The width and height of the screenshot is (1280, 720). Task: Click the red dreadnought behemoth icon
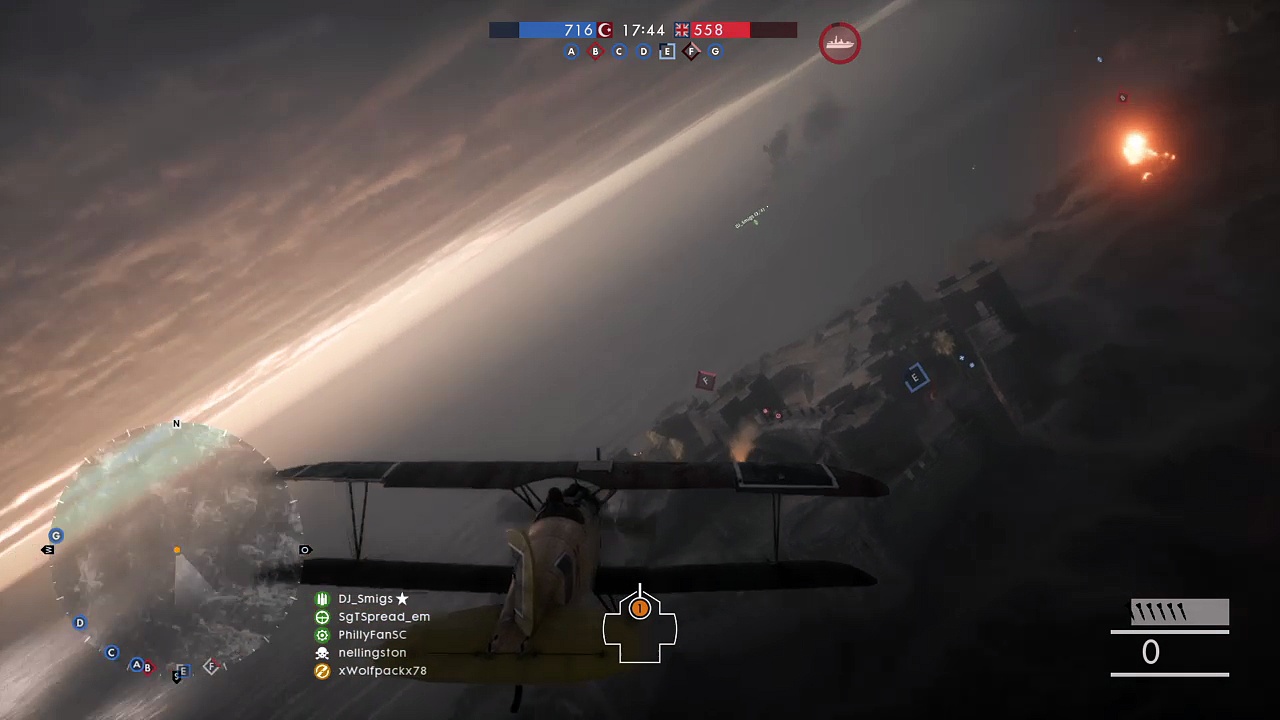point(839,43)
